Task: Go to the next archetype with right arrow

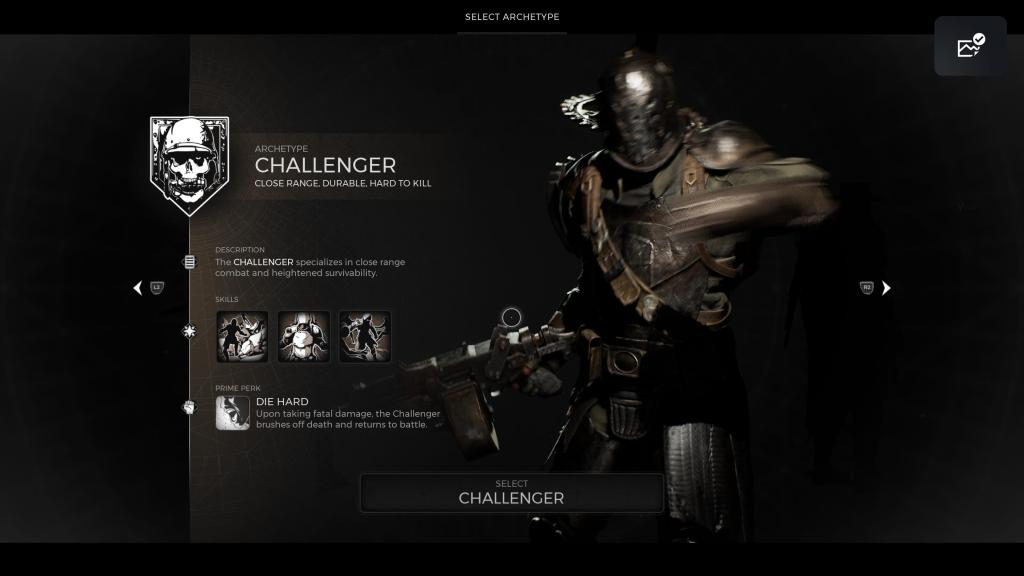Action: pyautogui.click(x=886, y=288)
